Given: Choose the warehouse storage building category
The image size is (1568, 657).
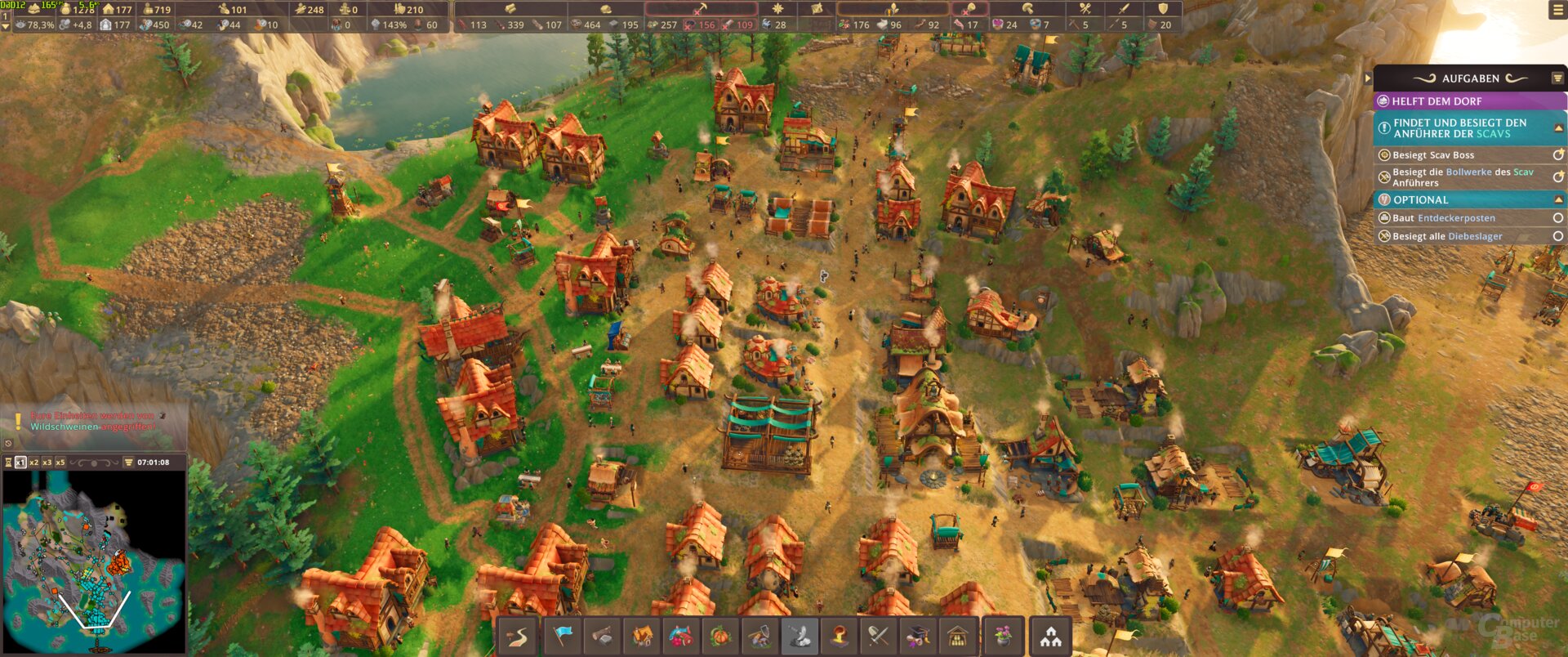Looking at the screenshot, I should tap(957, 636).
